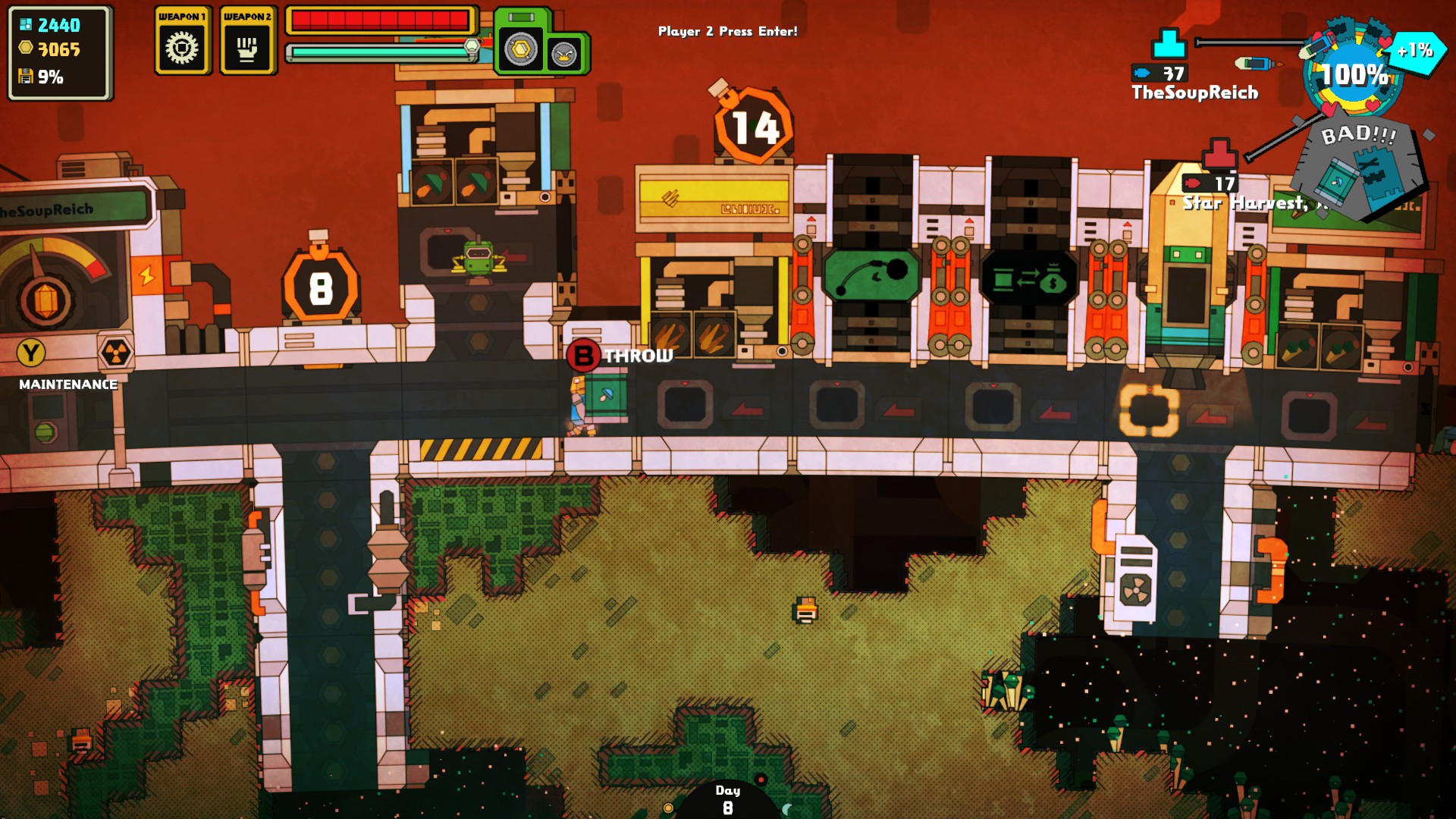The height and width of the screenshot is (819, 1456).
Task: Open the Day 8 clock indicator
Action: 727,800
